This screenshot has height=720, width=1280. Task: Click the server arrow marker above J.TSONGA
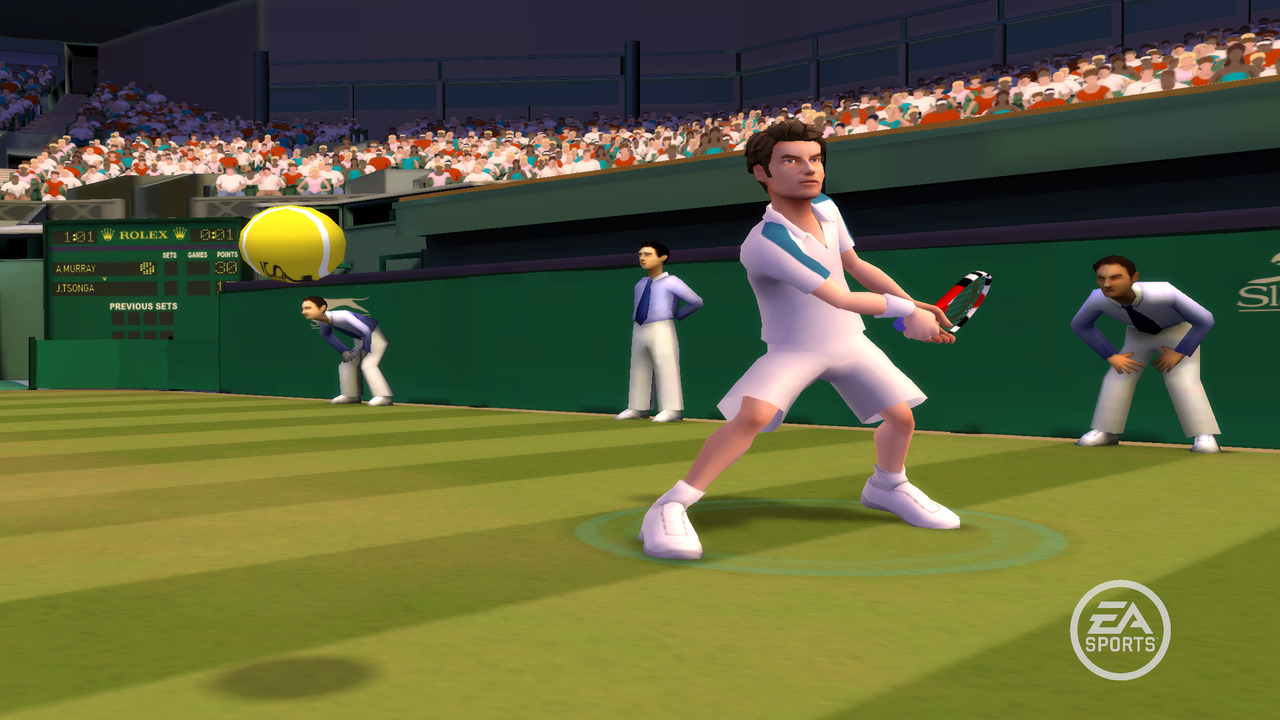(x=105, y=280)
